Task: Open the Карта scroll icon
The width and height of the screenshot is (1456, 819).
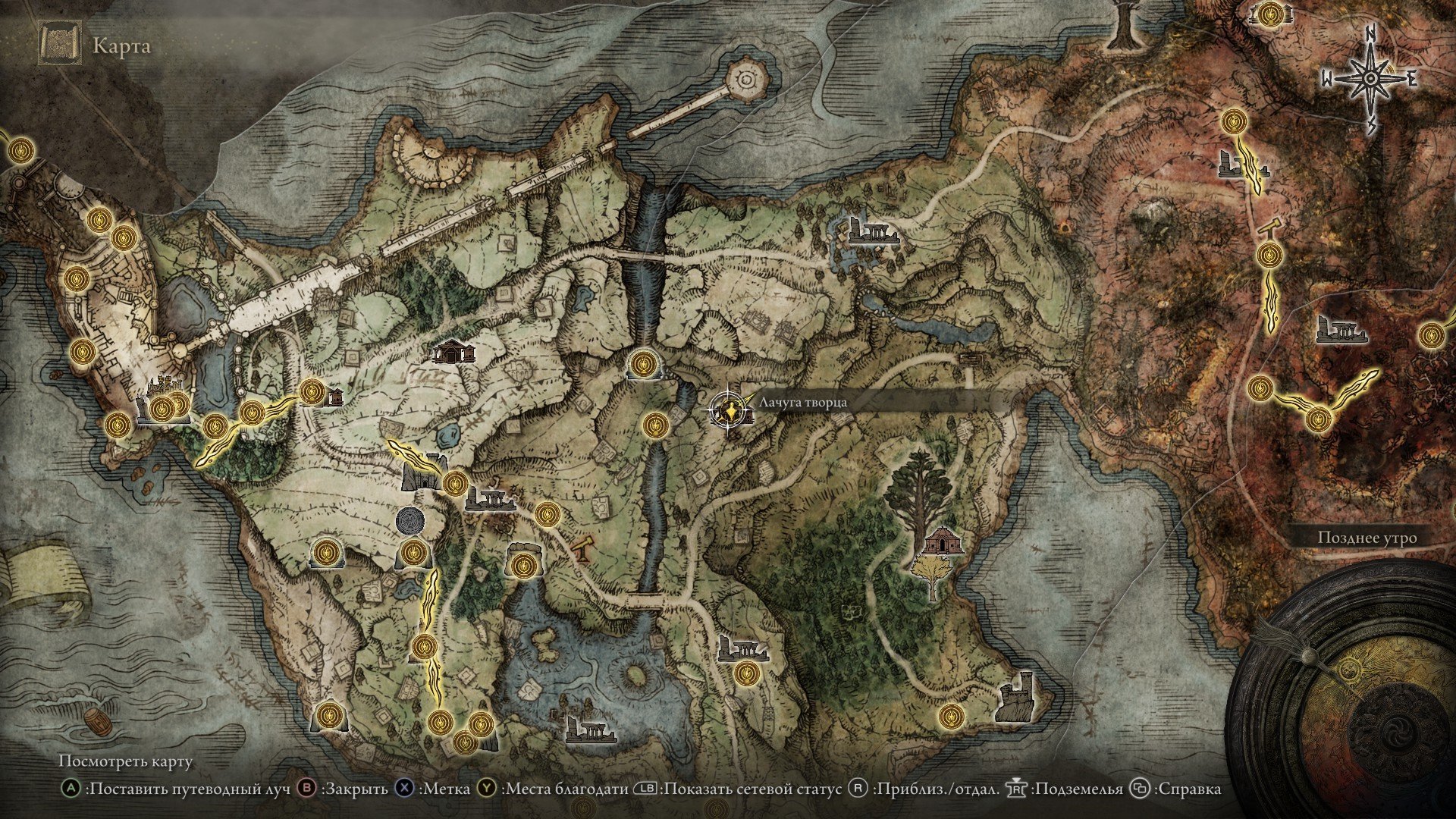Action: click(60, 45)
